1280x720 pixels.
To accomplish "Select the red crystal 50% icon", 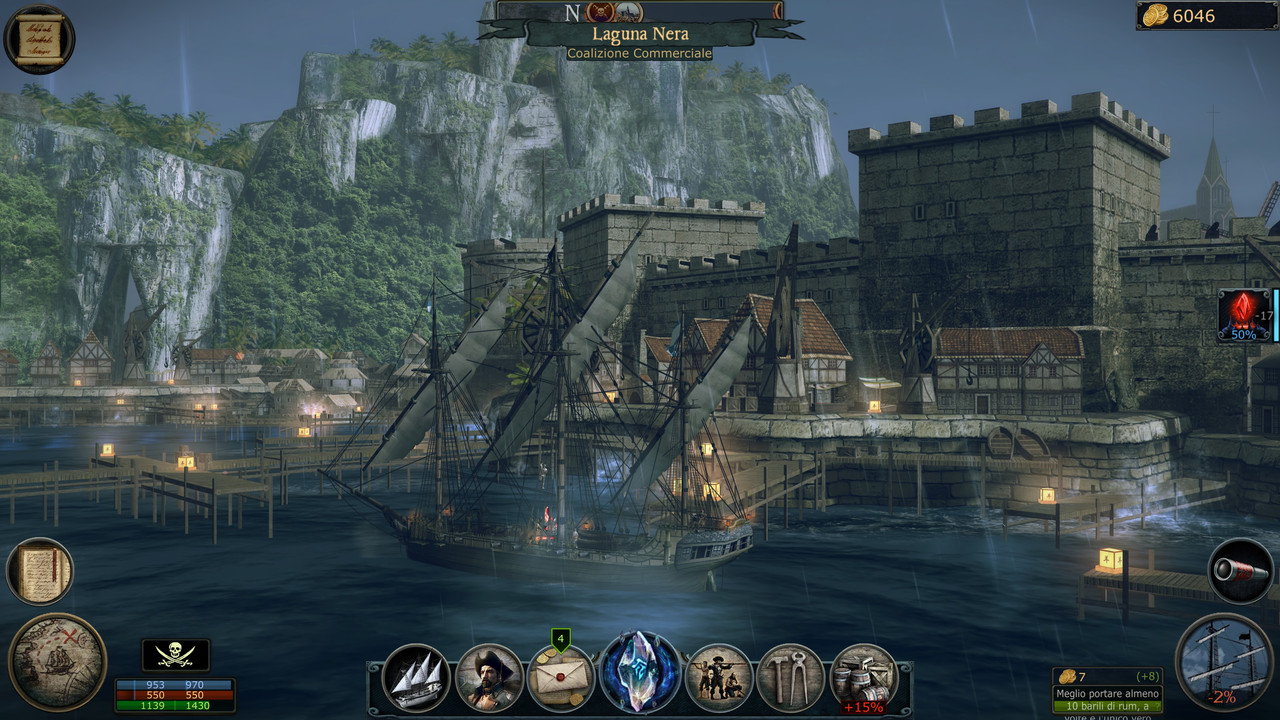I will coord(1243,315).
